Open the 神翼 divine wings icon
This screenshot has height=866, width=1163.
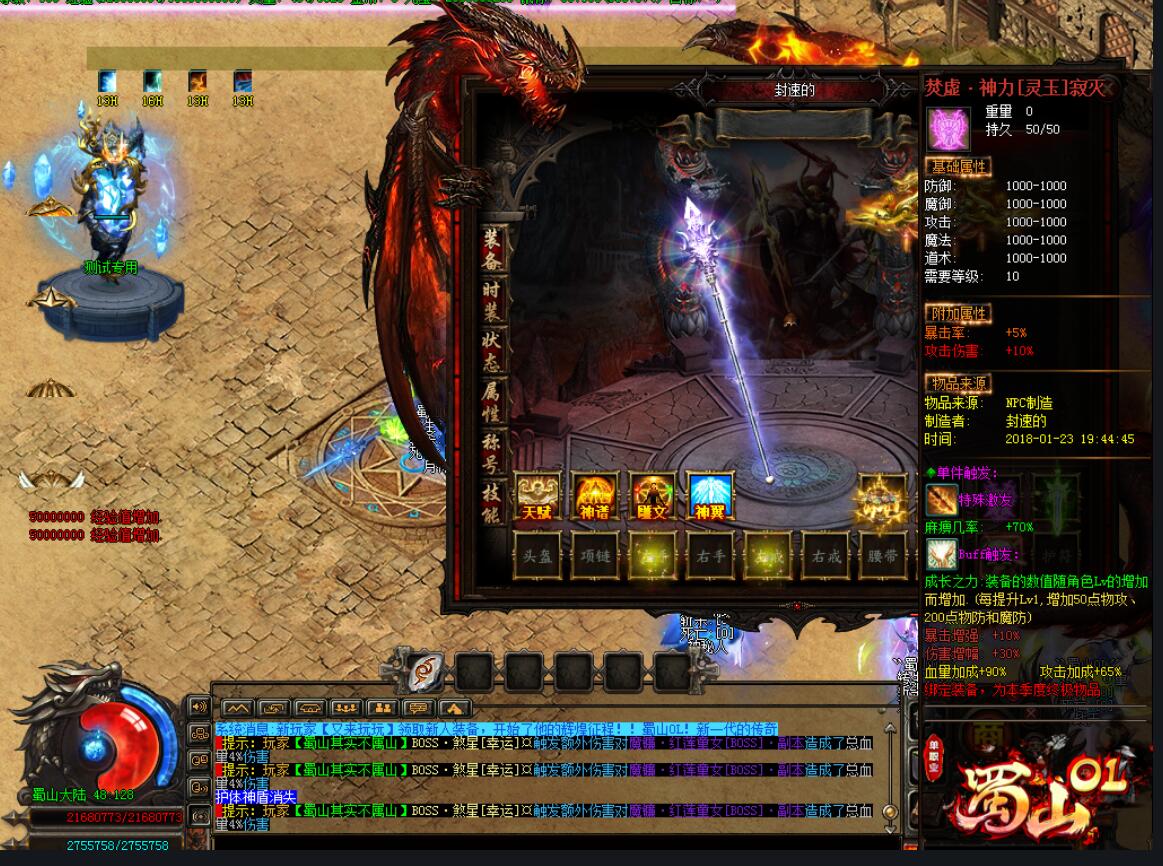coord(710,496)
